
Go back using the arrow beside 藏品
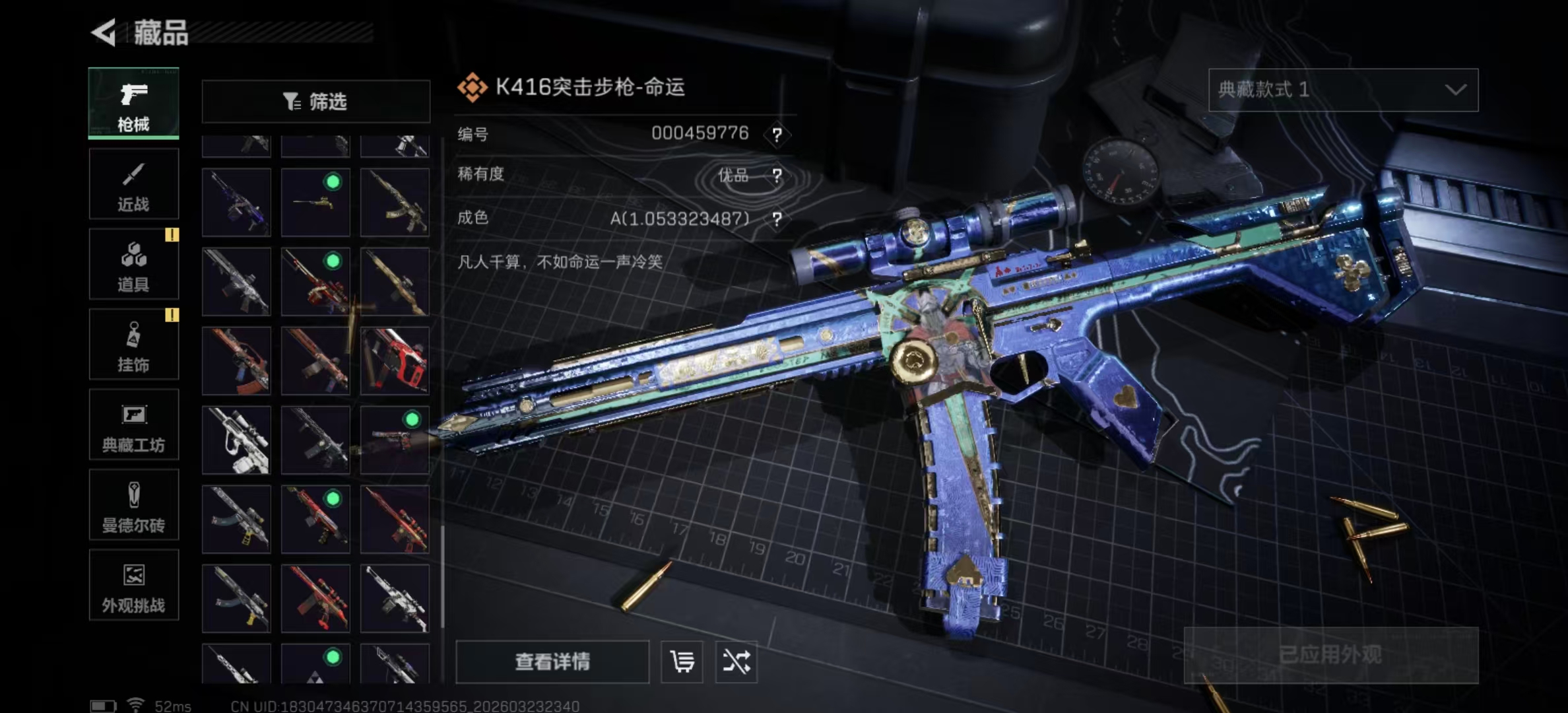pos(104,32)
